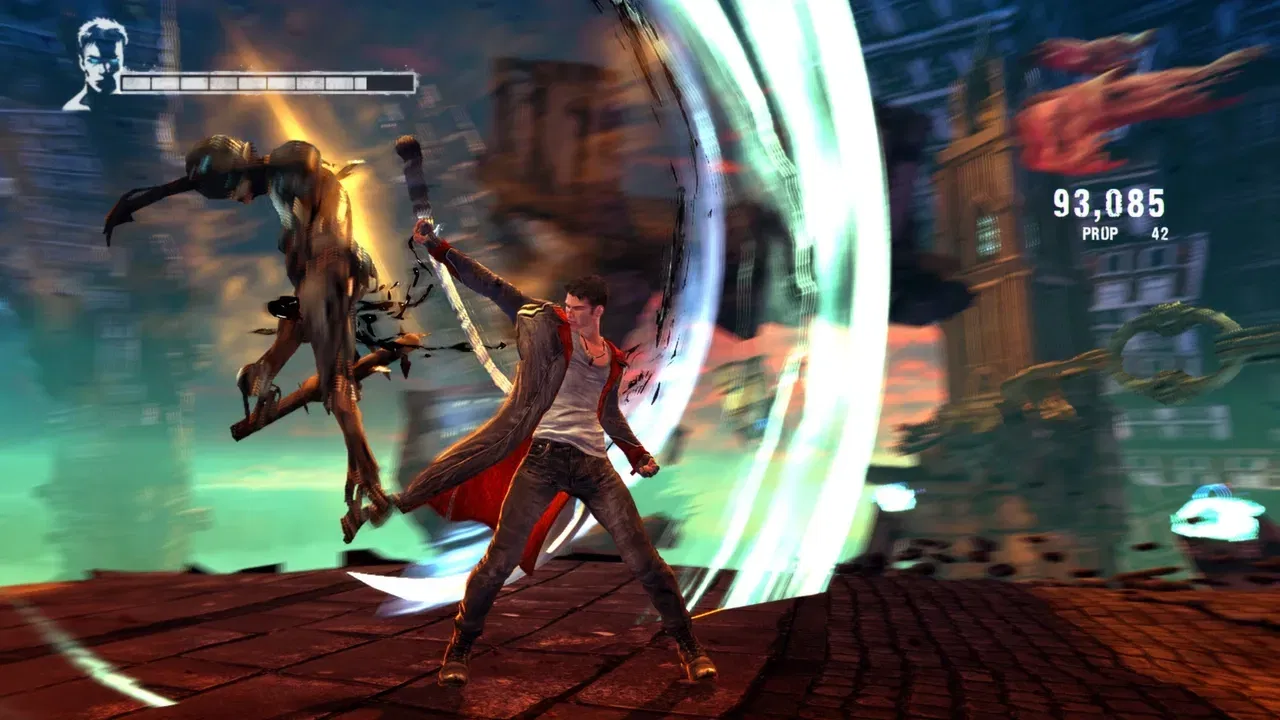Click the darkened portion of the health bar
This screenshot has height=720, width=1280.
pyautogui.click(x=390, y=82)
